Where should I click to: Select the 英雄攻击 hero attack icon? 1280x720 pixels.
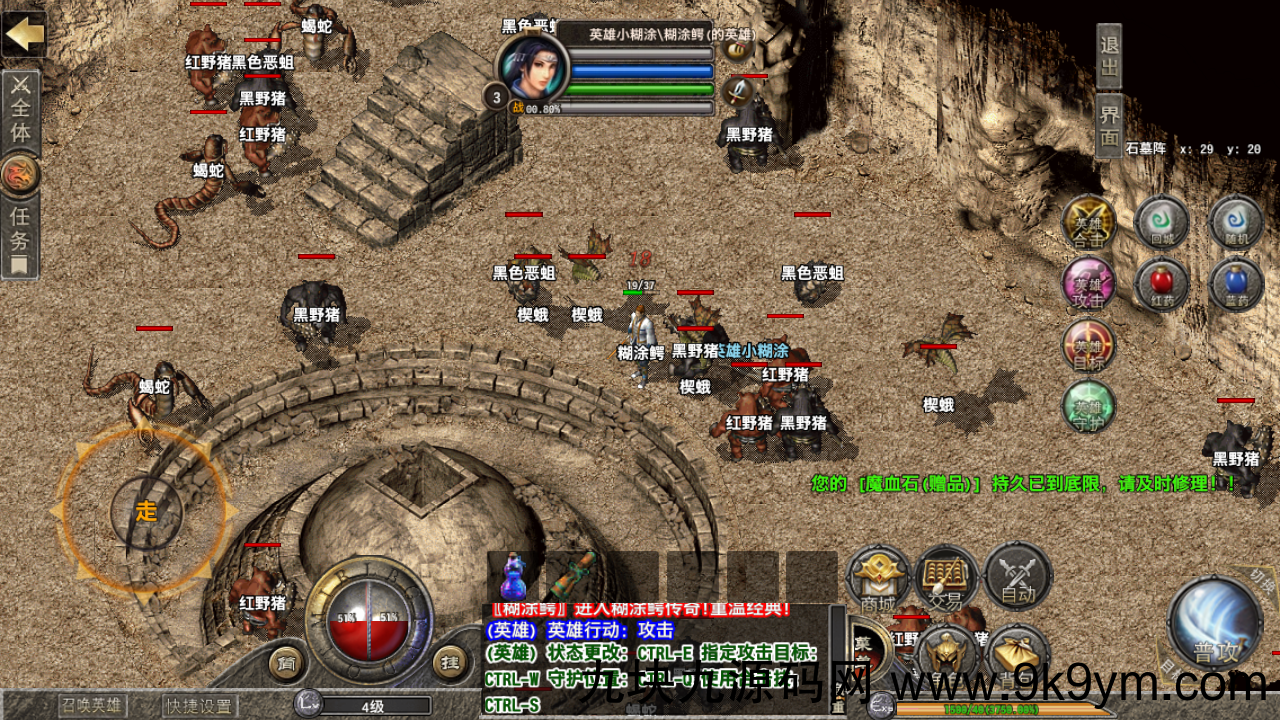click(x=1088, y=285)
